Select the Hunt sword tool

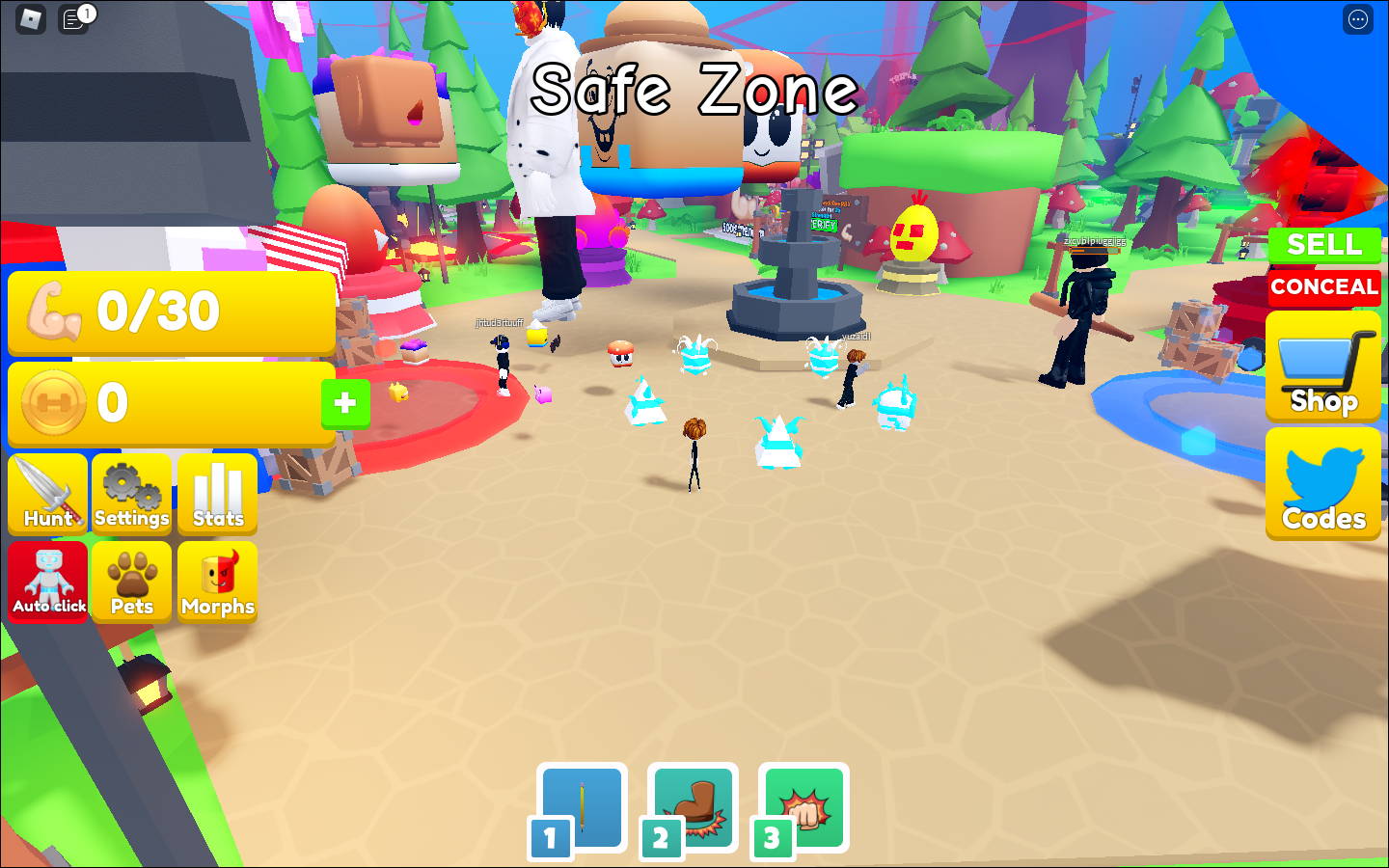tap(47, 494)
